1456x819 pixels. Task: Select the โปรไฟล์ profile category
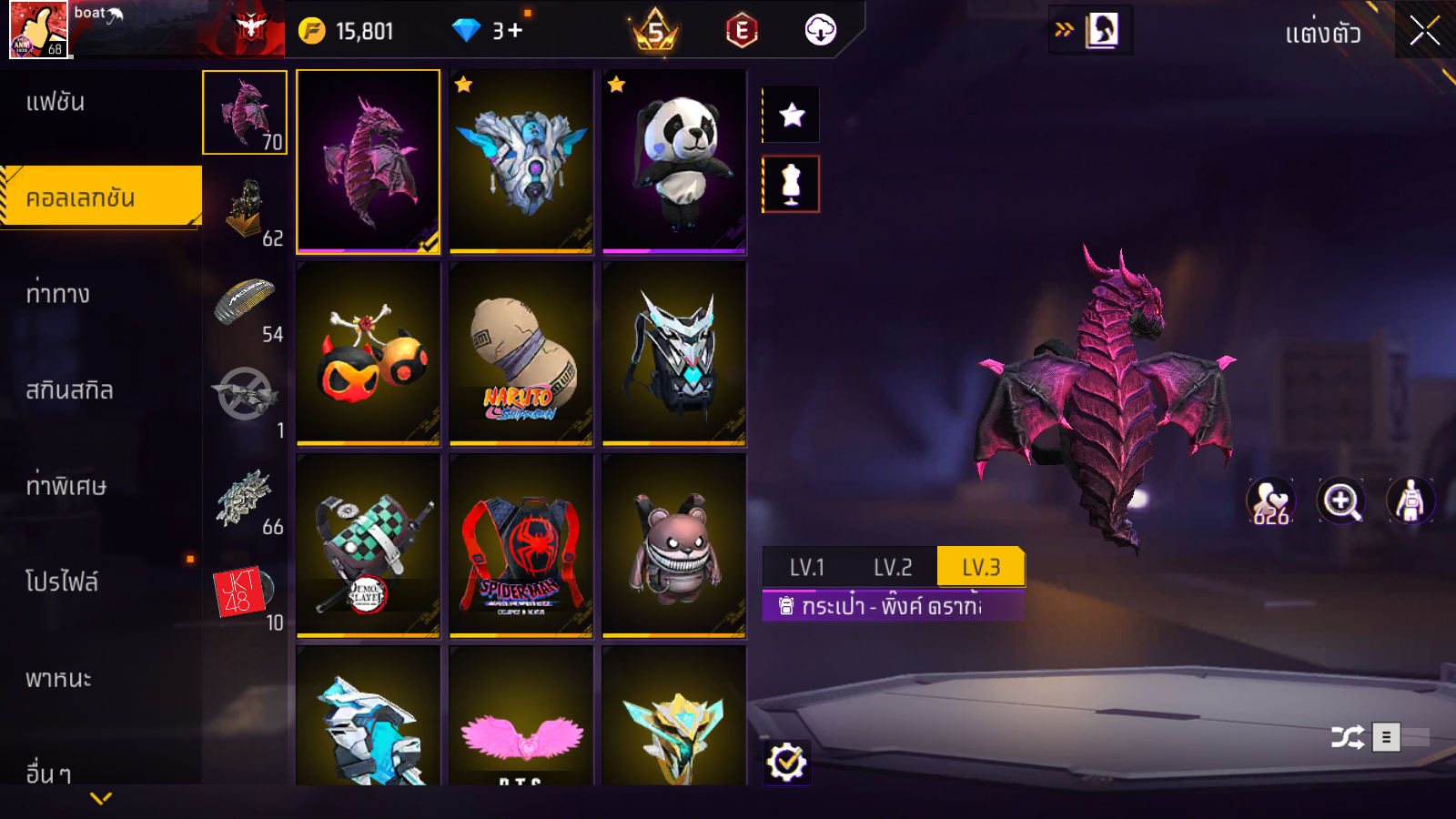pos(62,581)
